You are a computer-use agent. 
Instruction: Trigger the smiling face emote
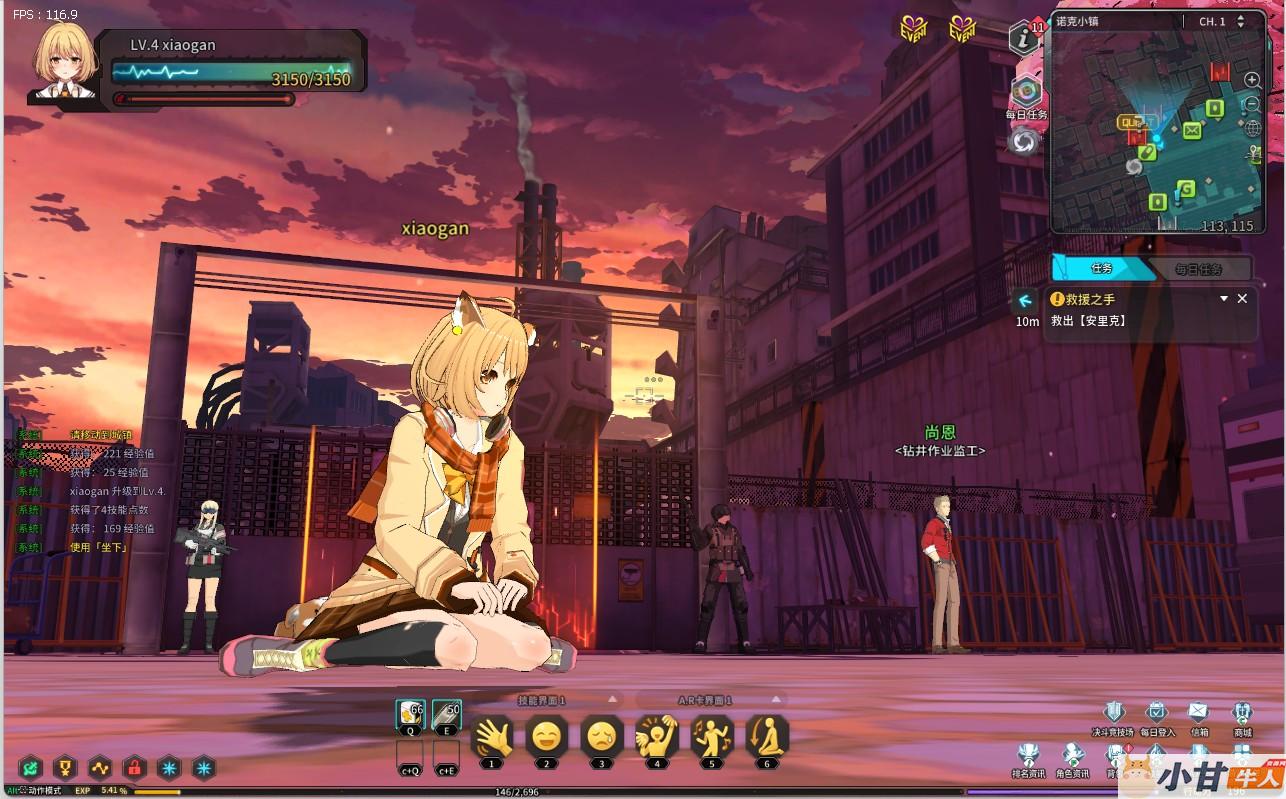pyautogui.click(x=546, y=738)
